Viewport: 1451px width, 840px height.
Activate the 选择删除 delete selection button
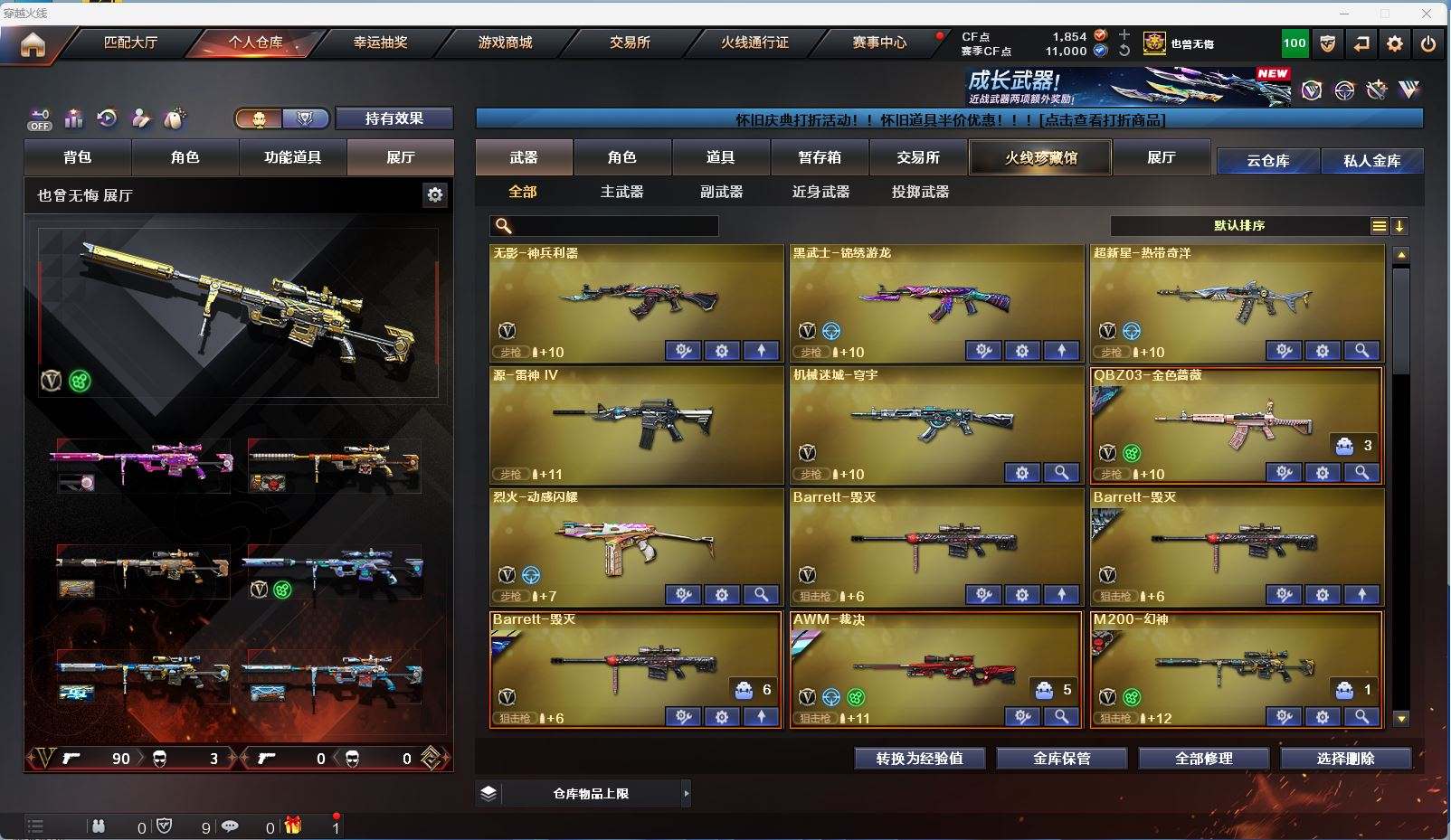1345,759
